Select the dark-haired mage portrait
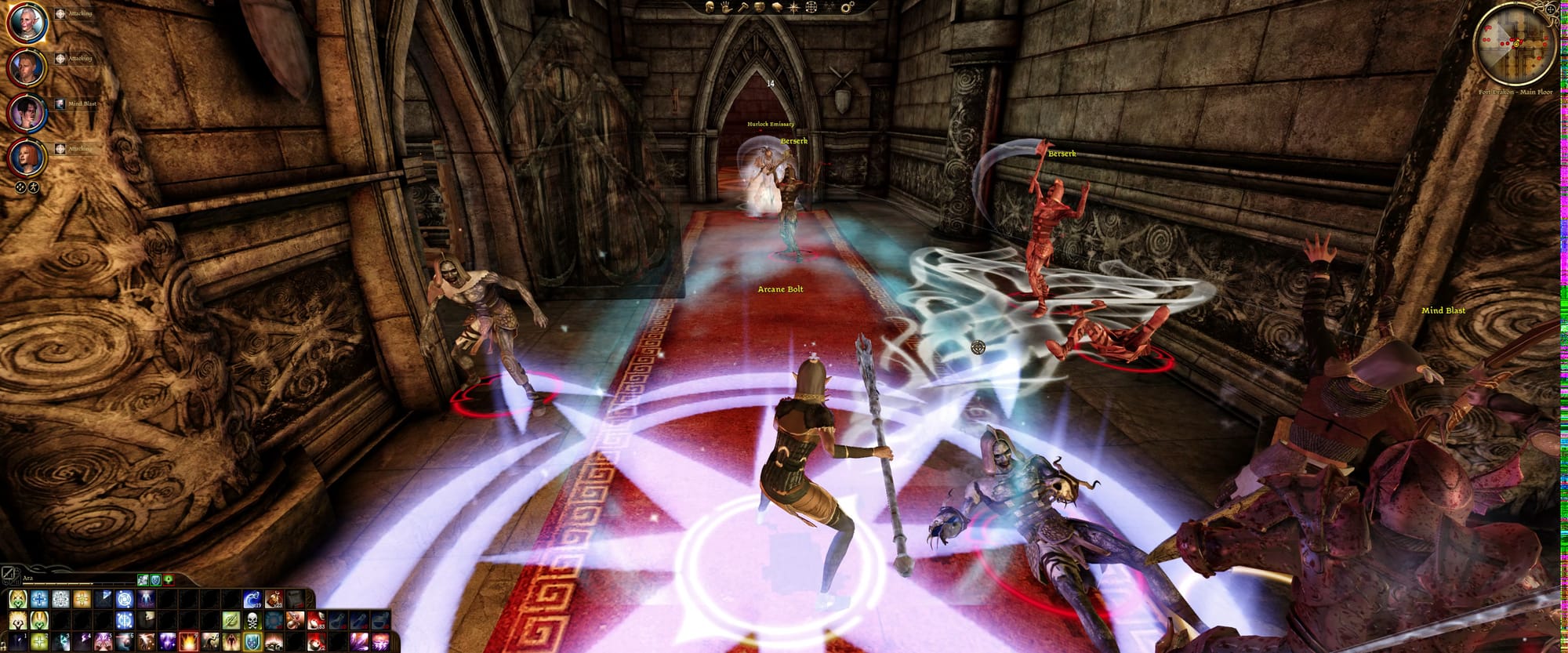 27,113
